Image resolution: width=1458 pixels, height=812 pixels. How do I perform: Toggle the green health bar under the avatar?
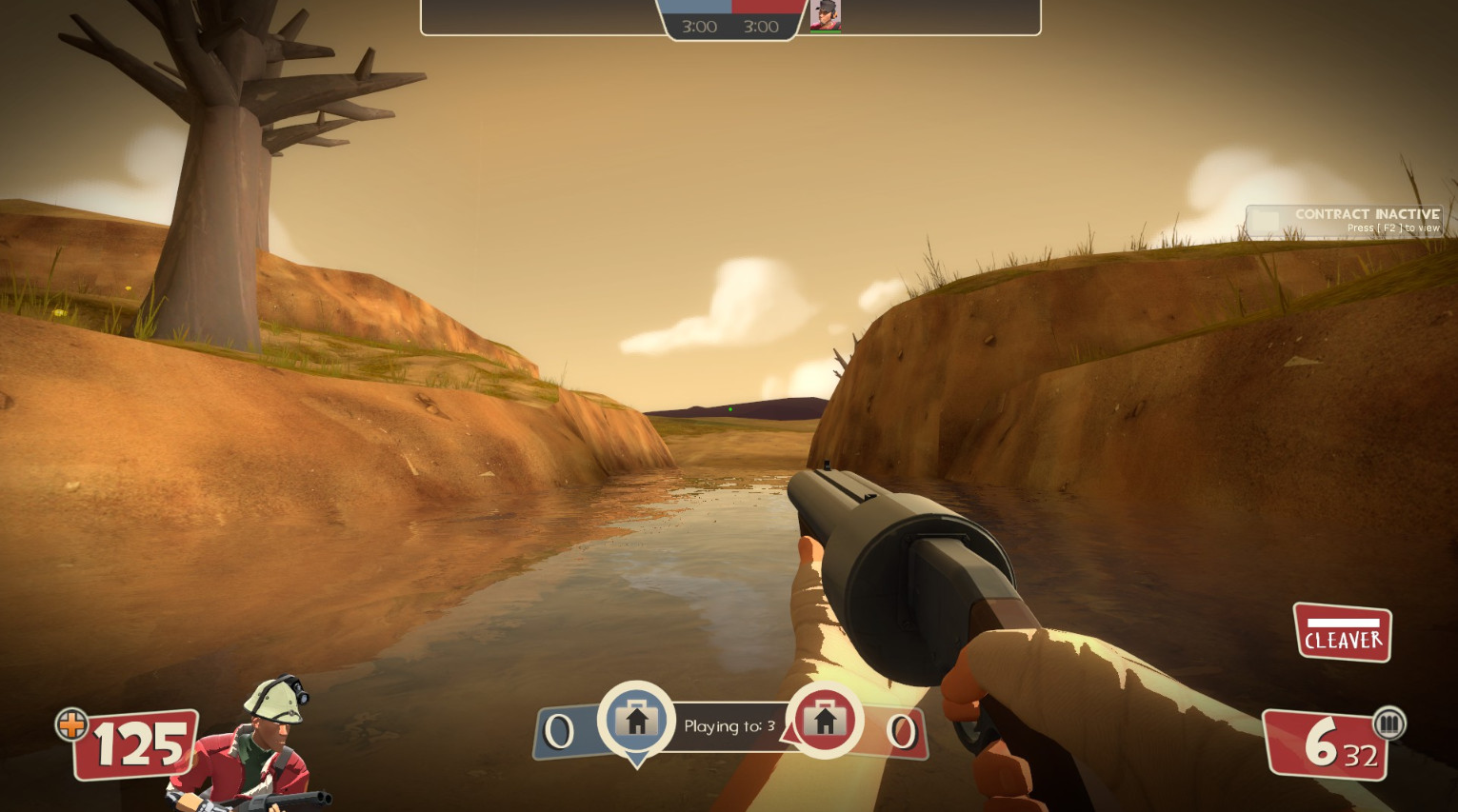pyautogui.click(x=825, y=30)
